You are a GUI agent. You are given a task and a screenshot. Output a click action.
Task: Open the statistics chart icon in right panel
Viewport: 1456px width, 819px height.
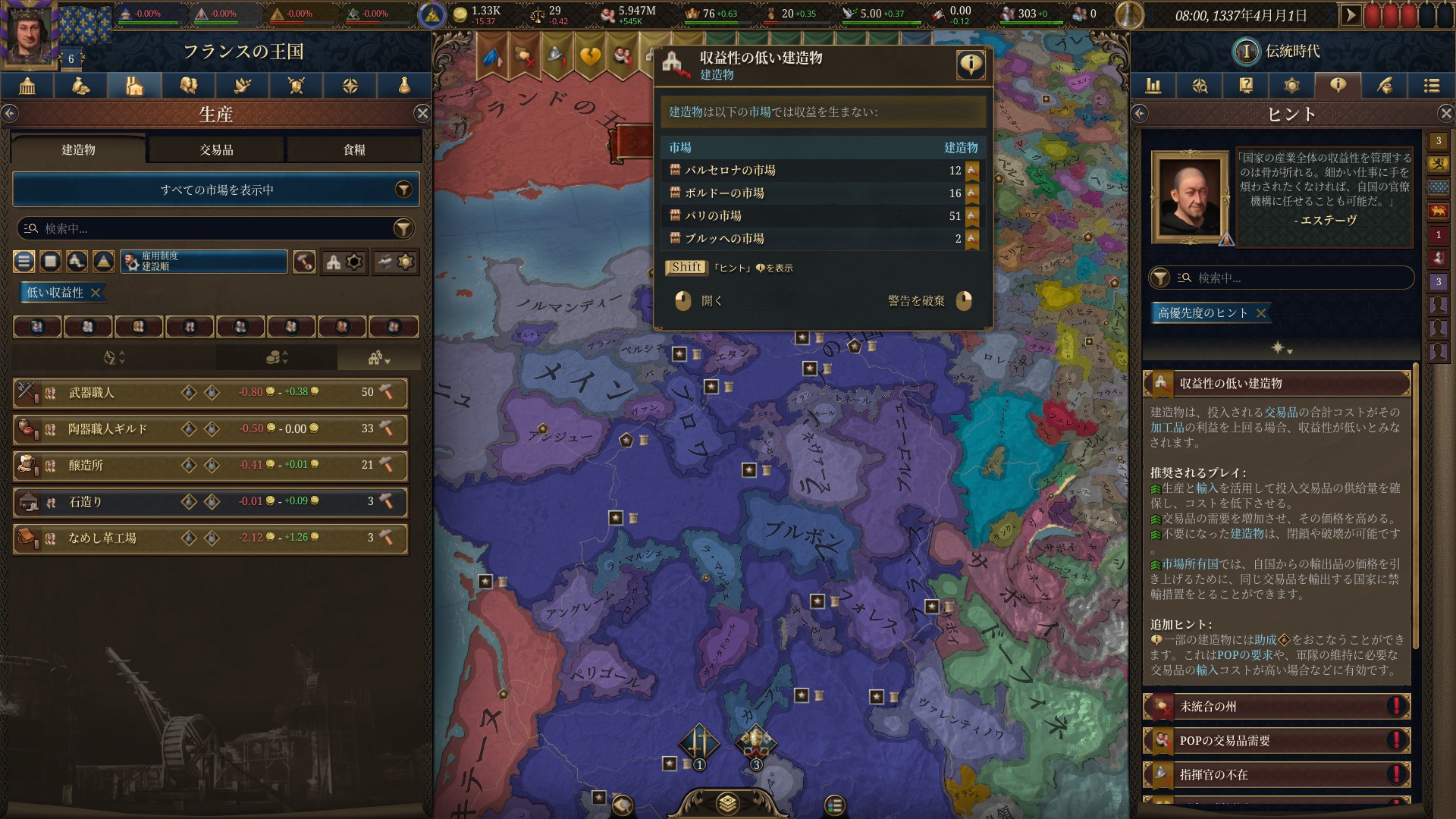(1154, 86)
